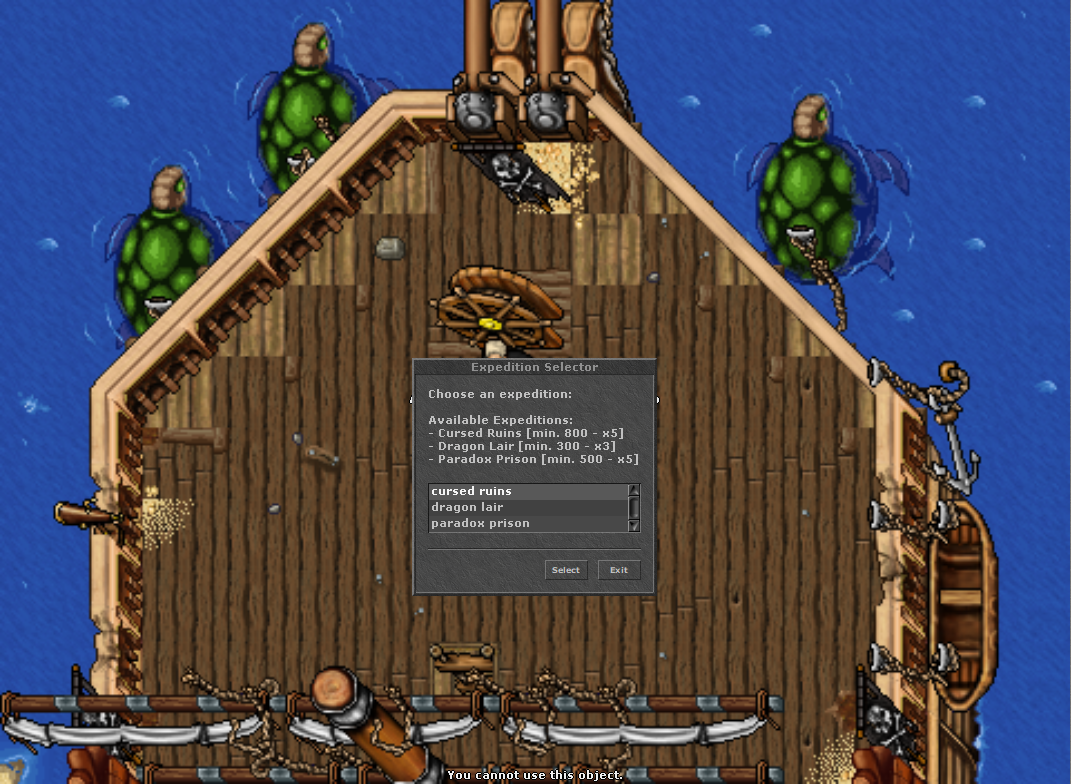Pick dragon lair from the expedition list
This screenshot has height=784, width=1071.
526,507
